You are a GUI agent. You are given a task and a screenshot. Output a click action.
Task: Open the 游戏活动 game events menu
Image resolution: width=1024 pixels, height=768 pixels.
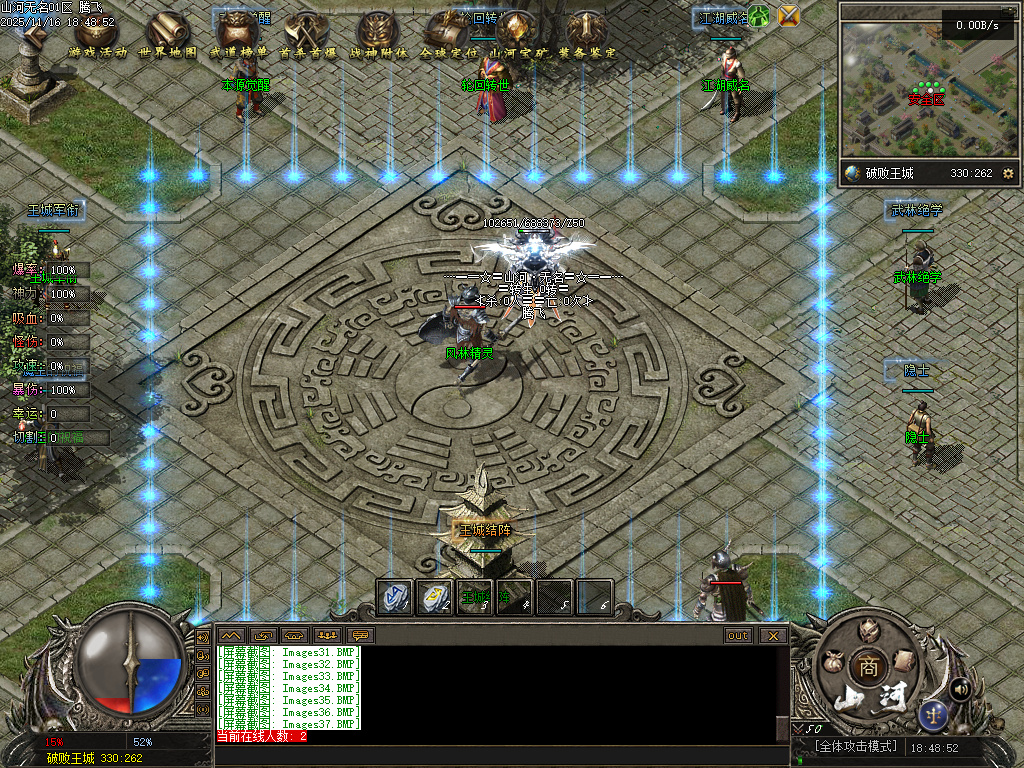(98, 33)
